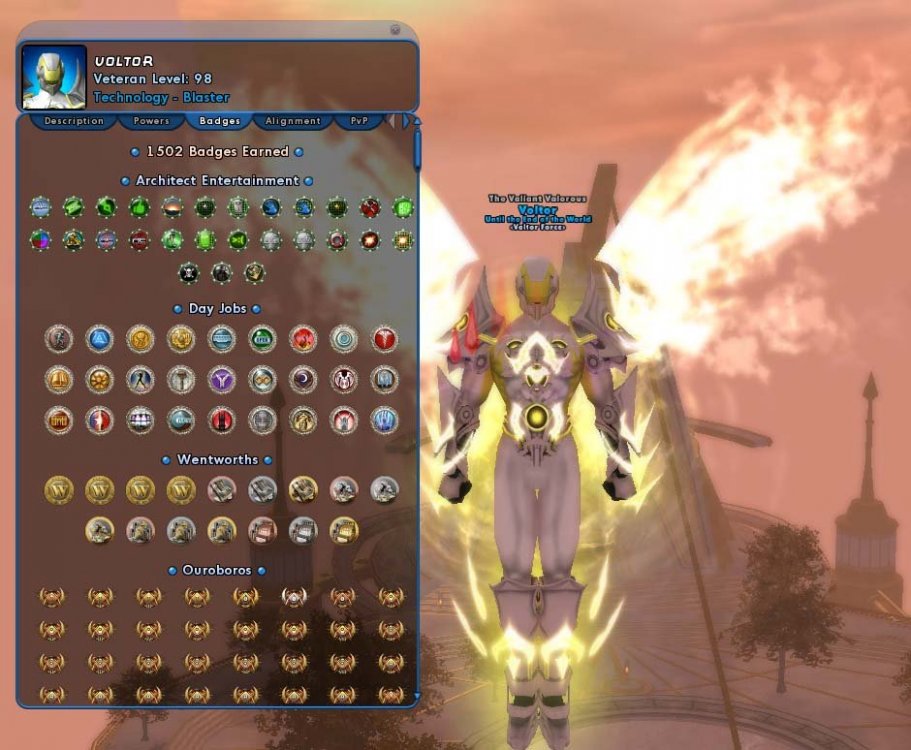Select the crescent moon Day Job badge
The image size is (911, 750).
(x=303, y=380)
